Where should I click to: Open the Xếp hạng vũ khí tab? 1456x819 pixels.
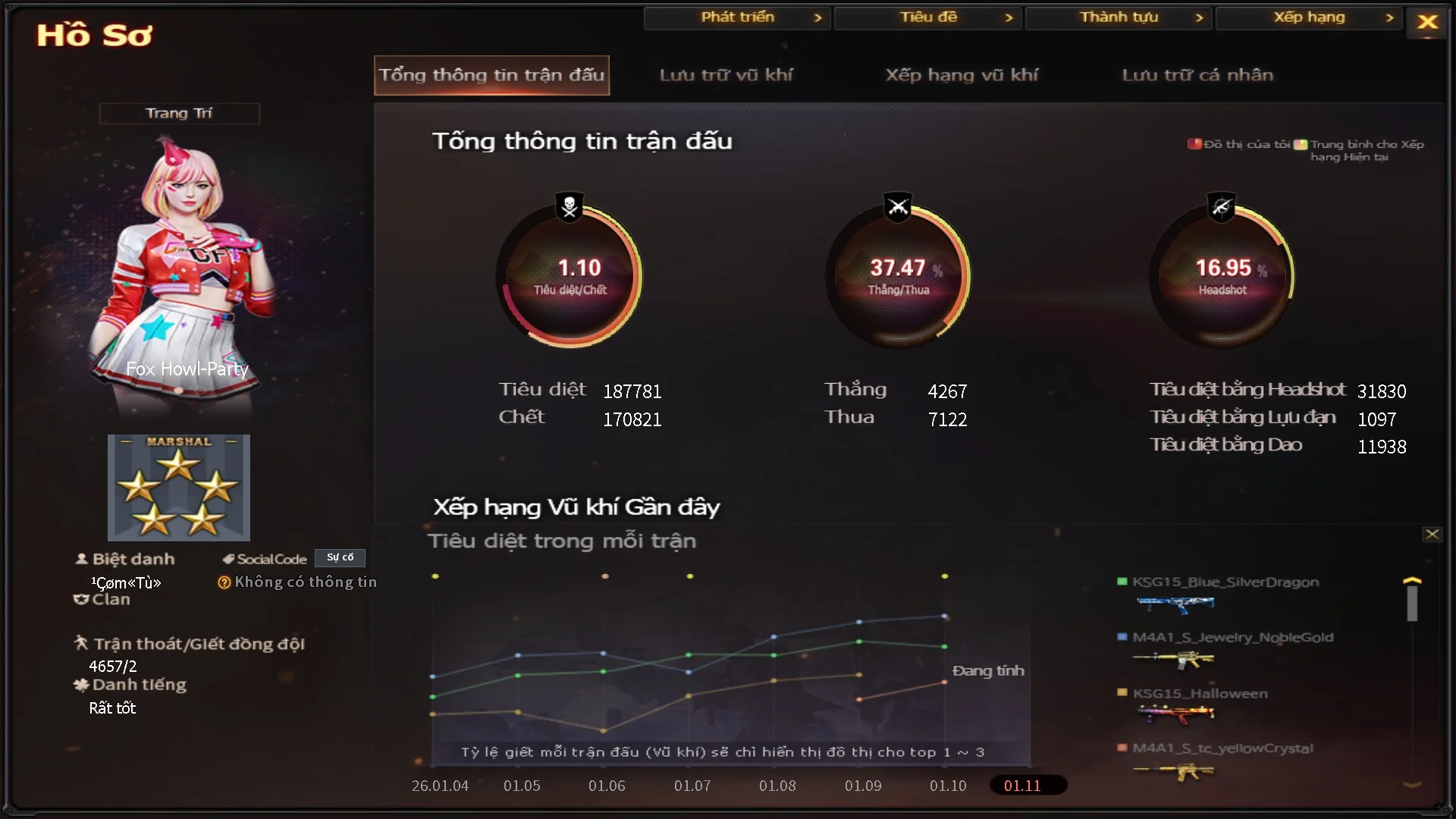pos(963,75)
